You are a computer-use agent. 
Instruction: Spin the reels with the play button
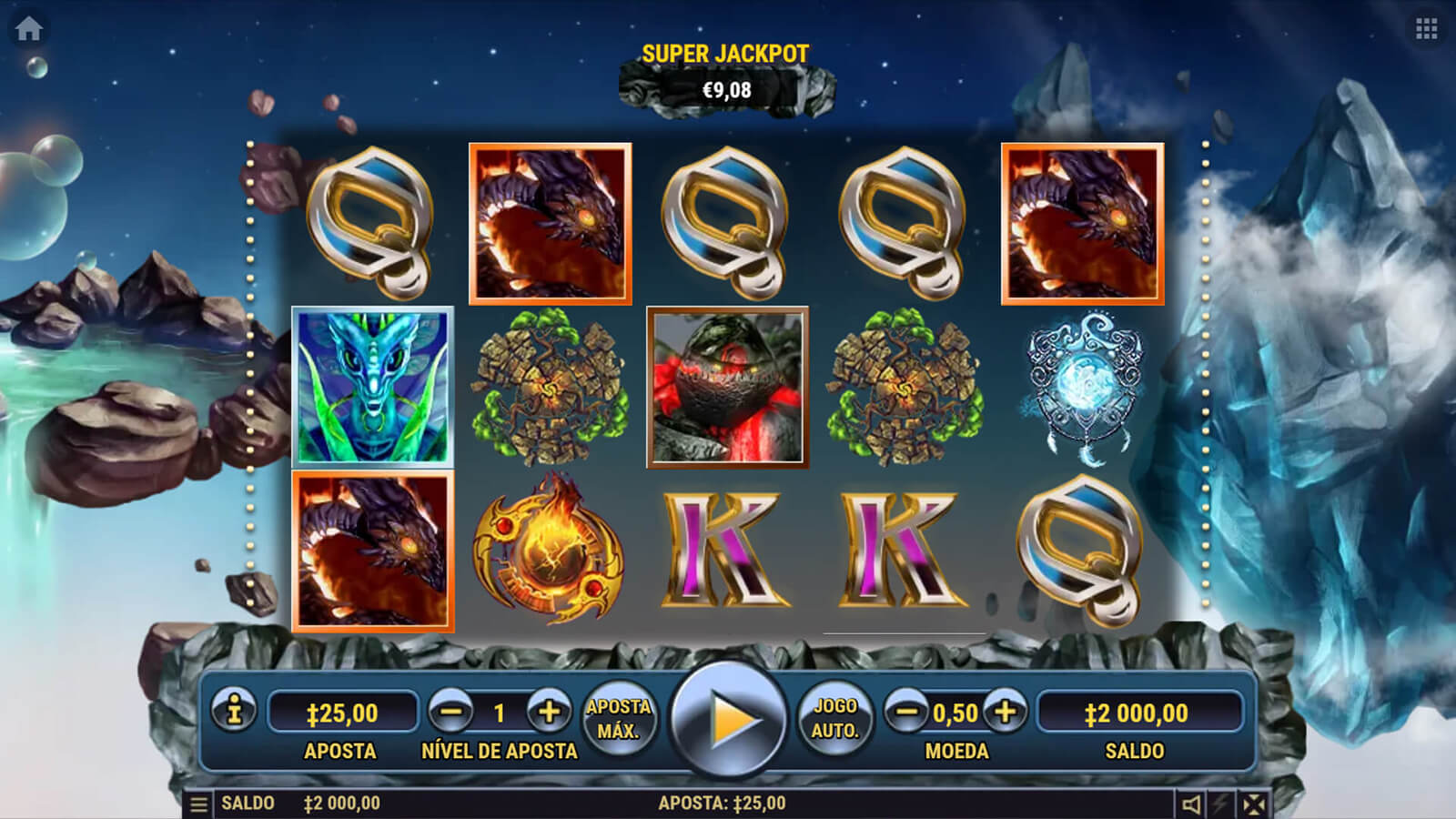click(x=728, y=719)
